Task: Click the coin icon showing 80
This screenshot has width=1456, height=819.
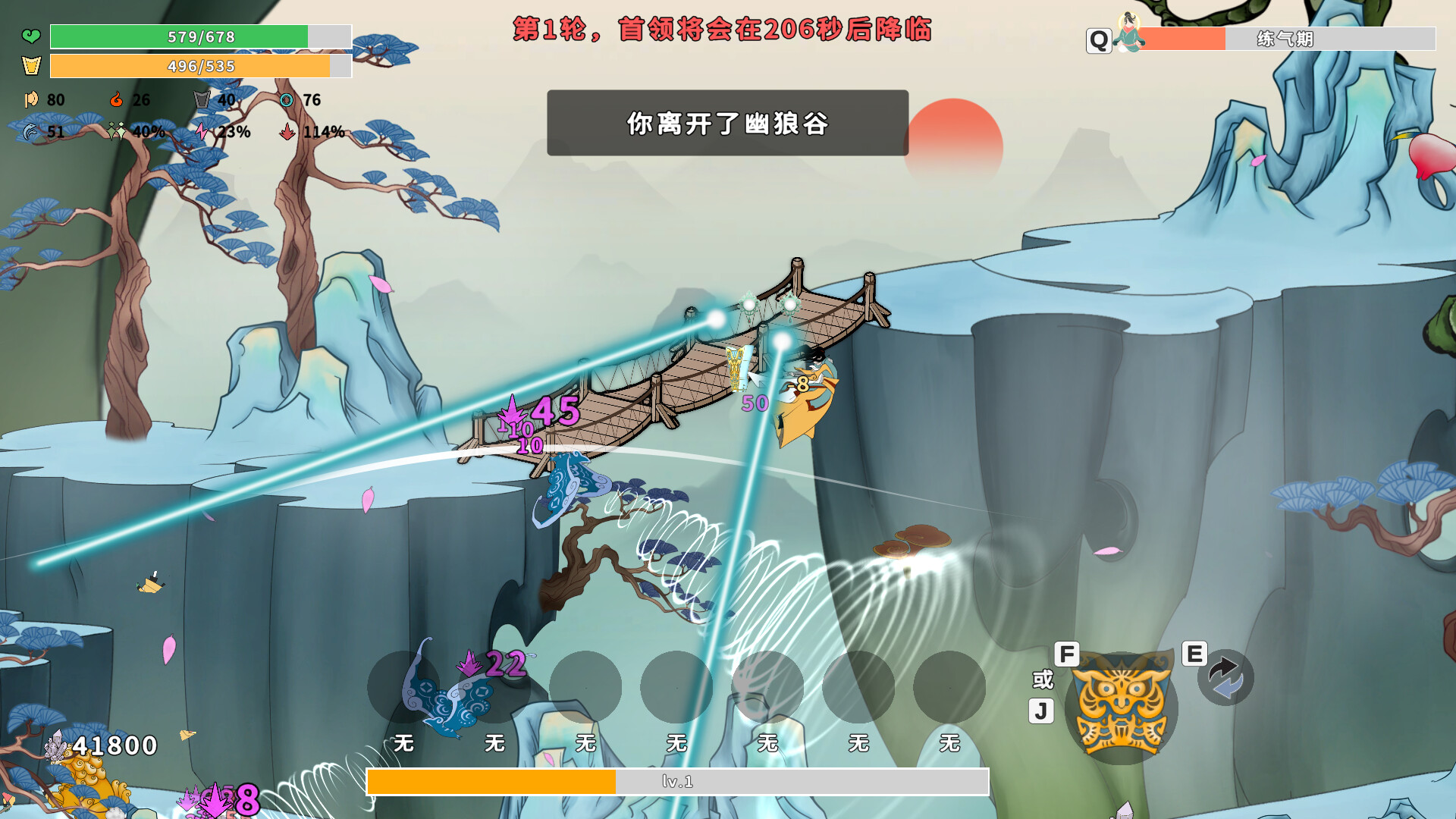Action: 30,99
